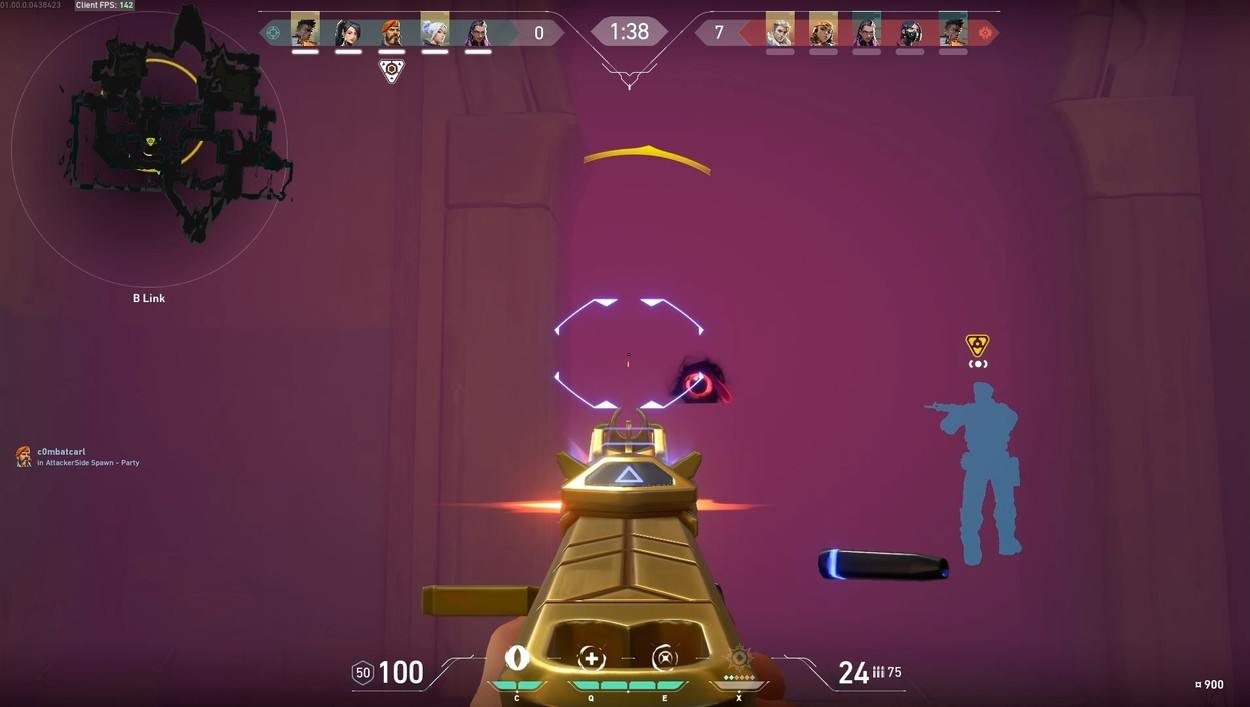1250x707 pixels.
Task: Choose the black-haired Sage ally portrait
Action: (x=348, y=32)
